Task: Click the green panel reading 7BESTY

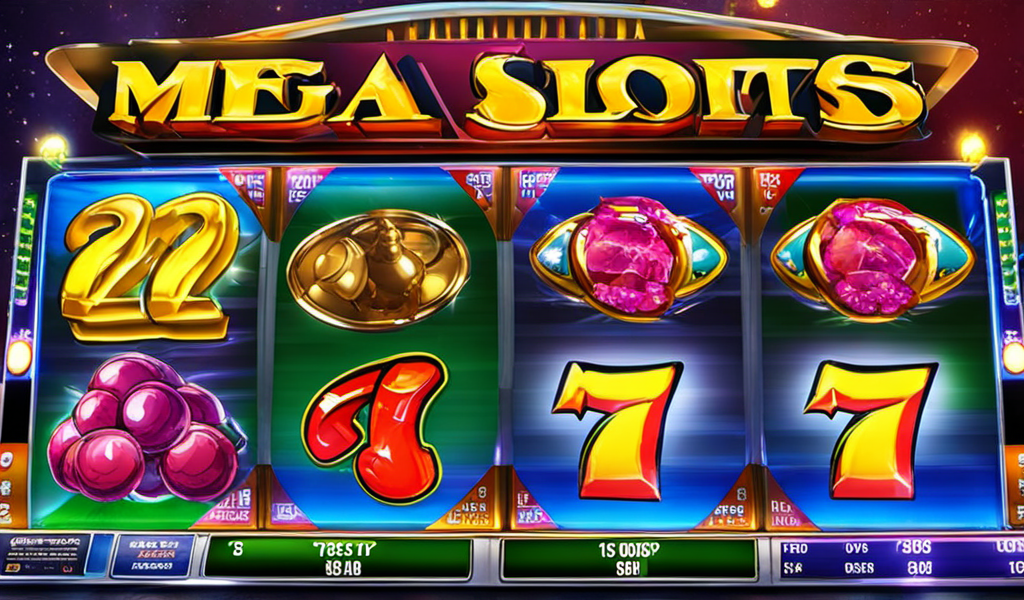Action: click(337, 558)
